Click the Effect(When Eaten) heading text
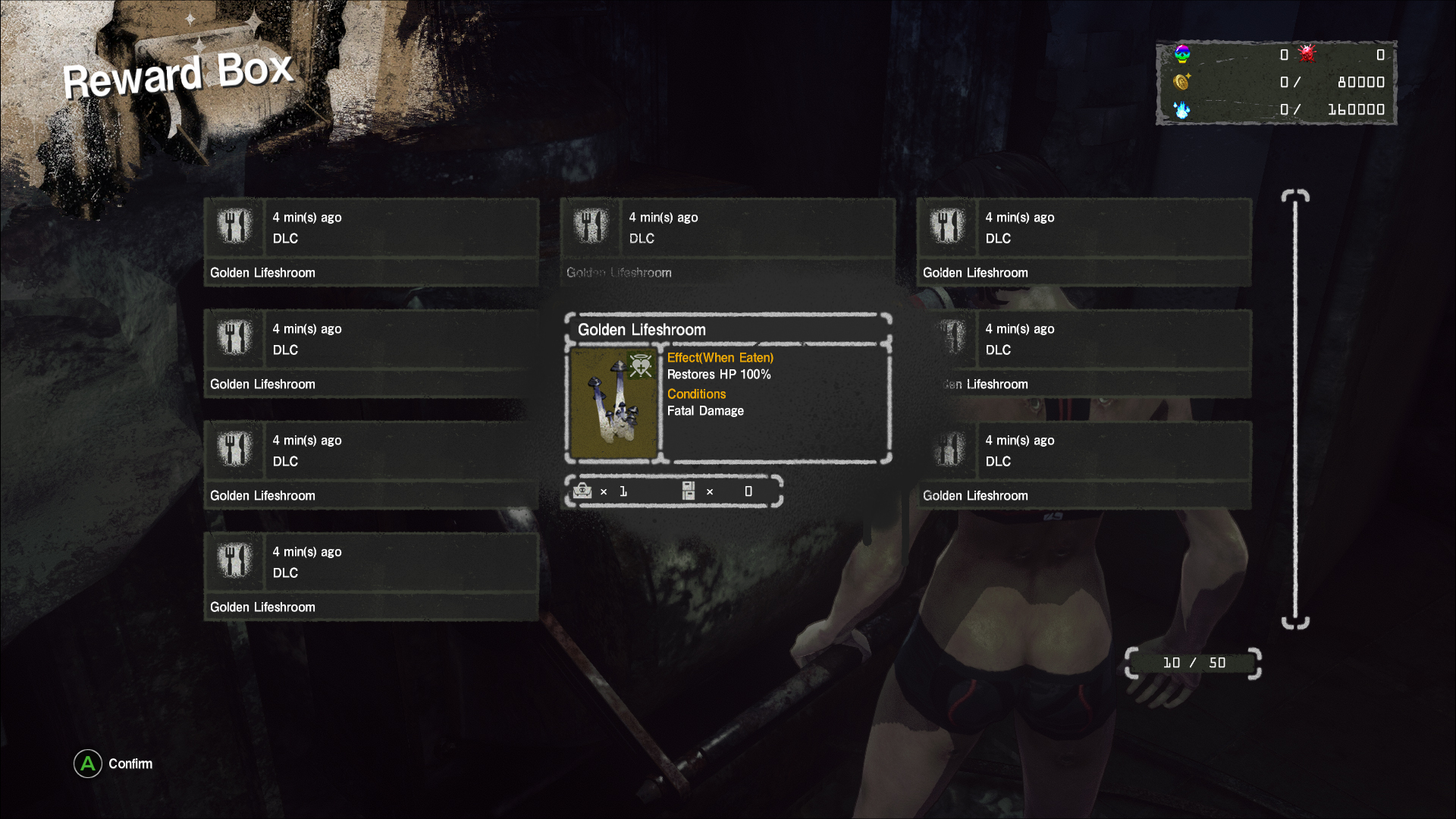The width and height of the screenshot is (1456, 819). click(x=719, y=357)
